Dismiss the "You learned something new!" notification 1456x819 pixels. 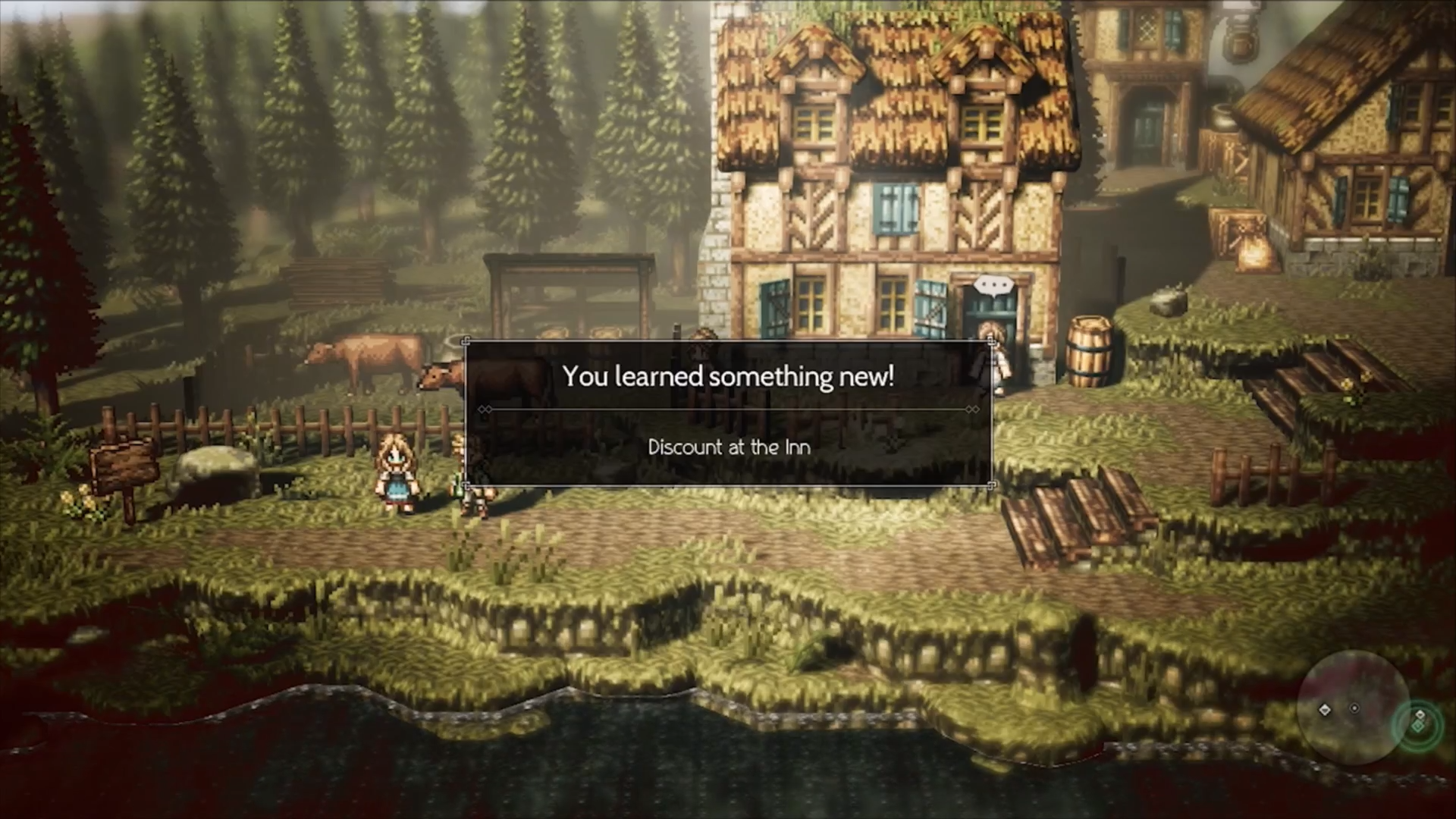coord(728,413)
